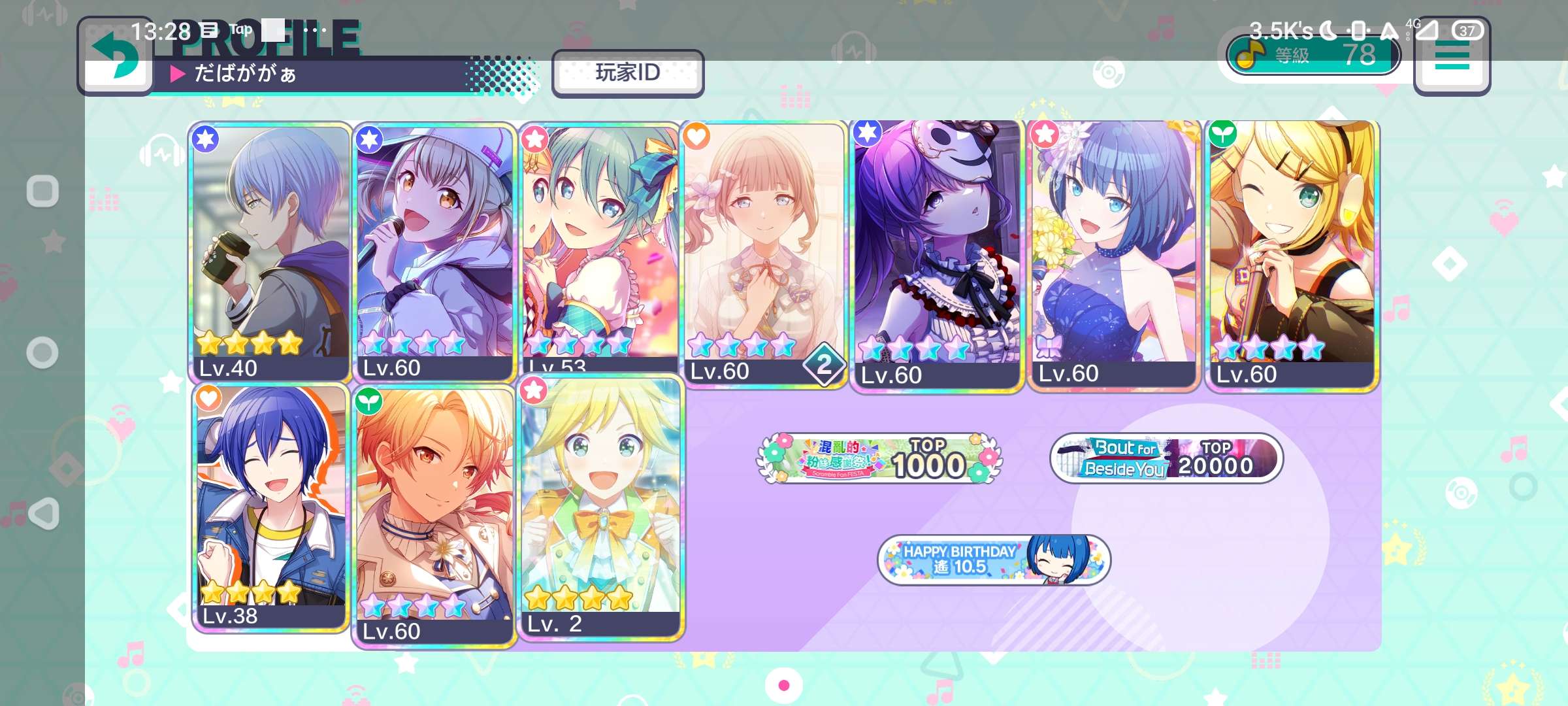Choose the Lv.60 singer with microphone card
1568x706 pixels.
click(x=434, y=252)
